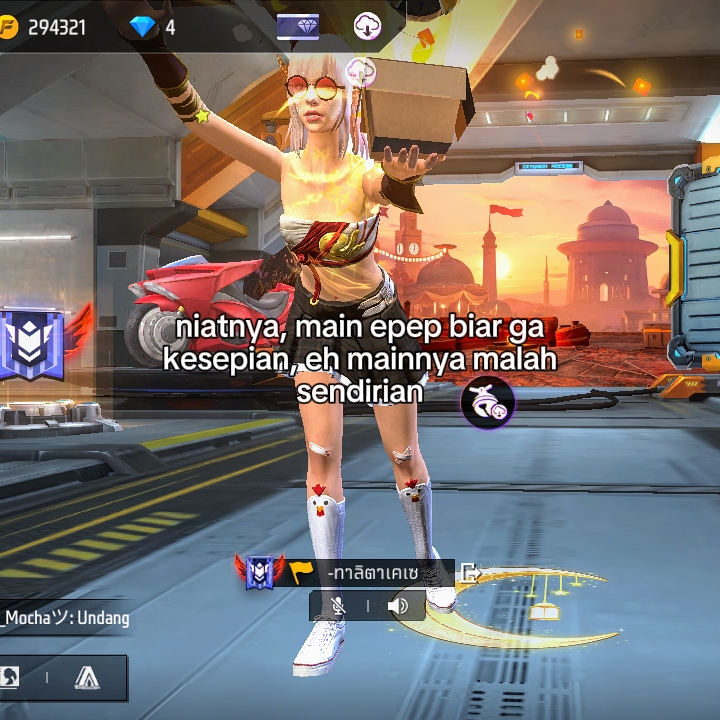Leave the team with the exit icon
720x720 pixels.
point(470,573)
